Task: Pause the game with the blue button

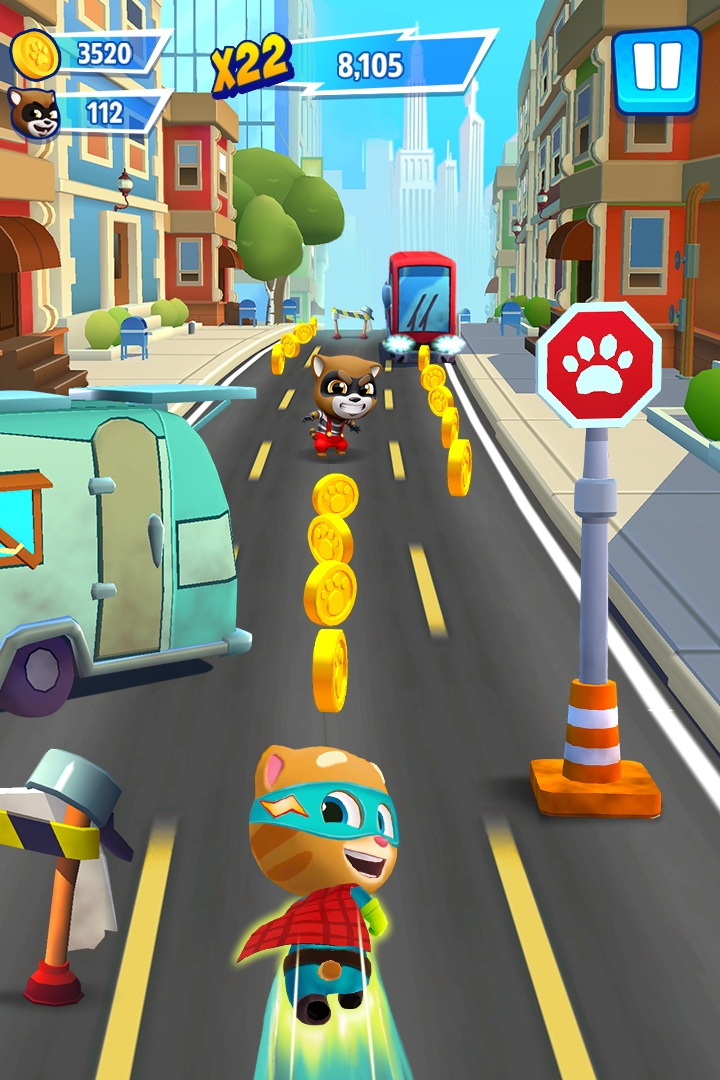Action: [657, 71]
